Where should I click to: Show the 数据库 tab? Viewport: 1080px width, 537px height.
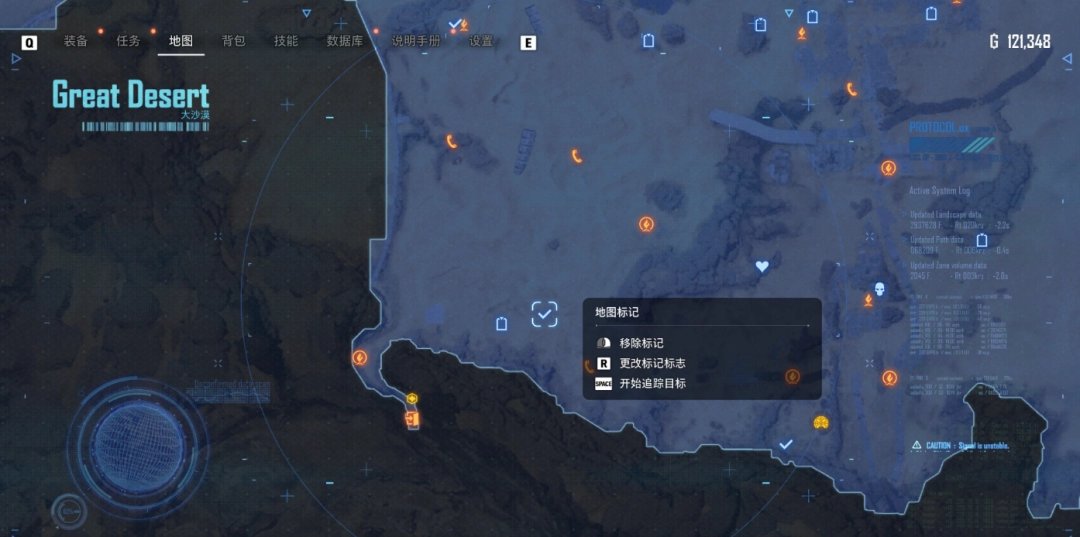(x=344, y=41)
